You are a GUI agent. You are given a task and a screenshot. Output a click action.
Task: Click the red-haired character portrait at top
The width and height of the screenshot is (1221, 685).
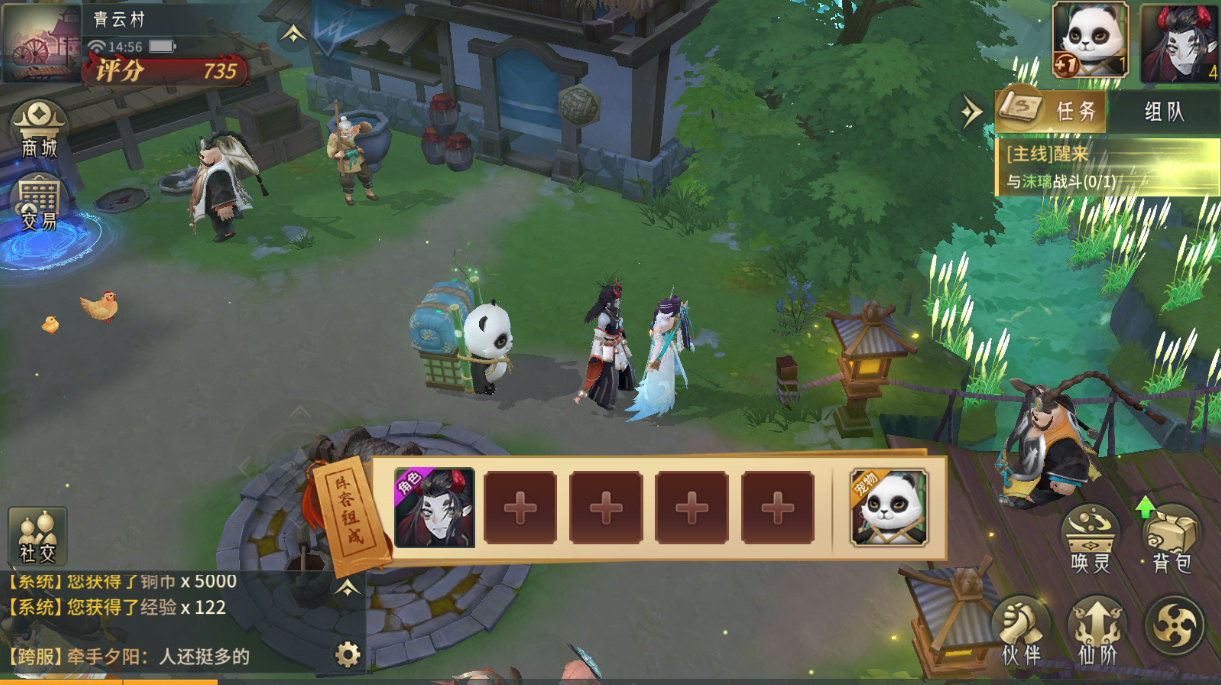[x=1179, y=42]
